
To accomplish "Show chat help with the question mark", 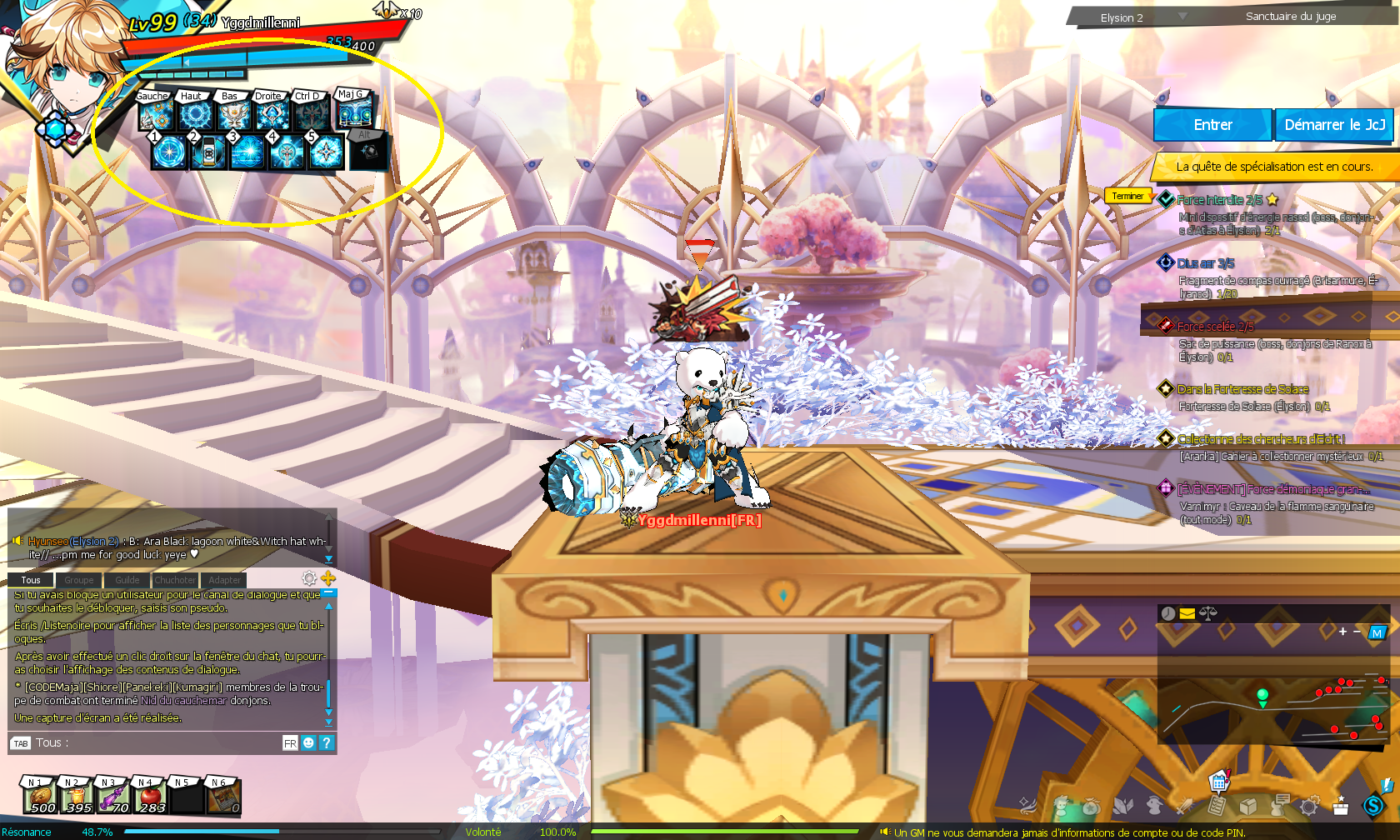I will tap(327, 742).
